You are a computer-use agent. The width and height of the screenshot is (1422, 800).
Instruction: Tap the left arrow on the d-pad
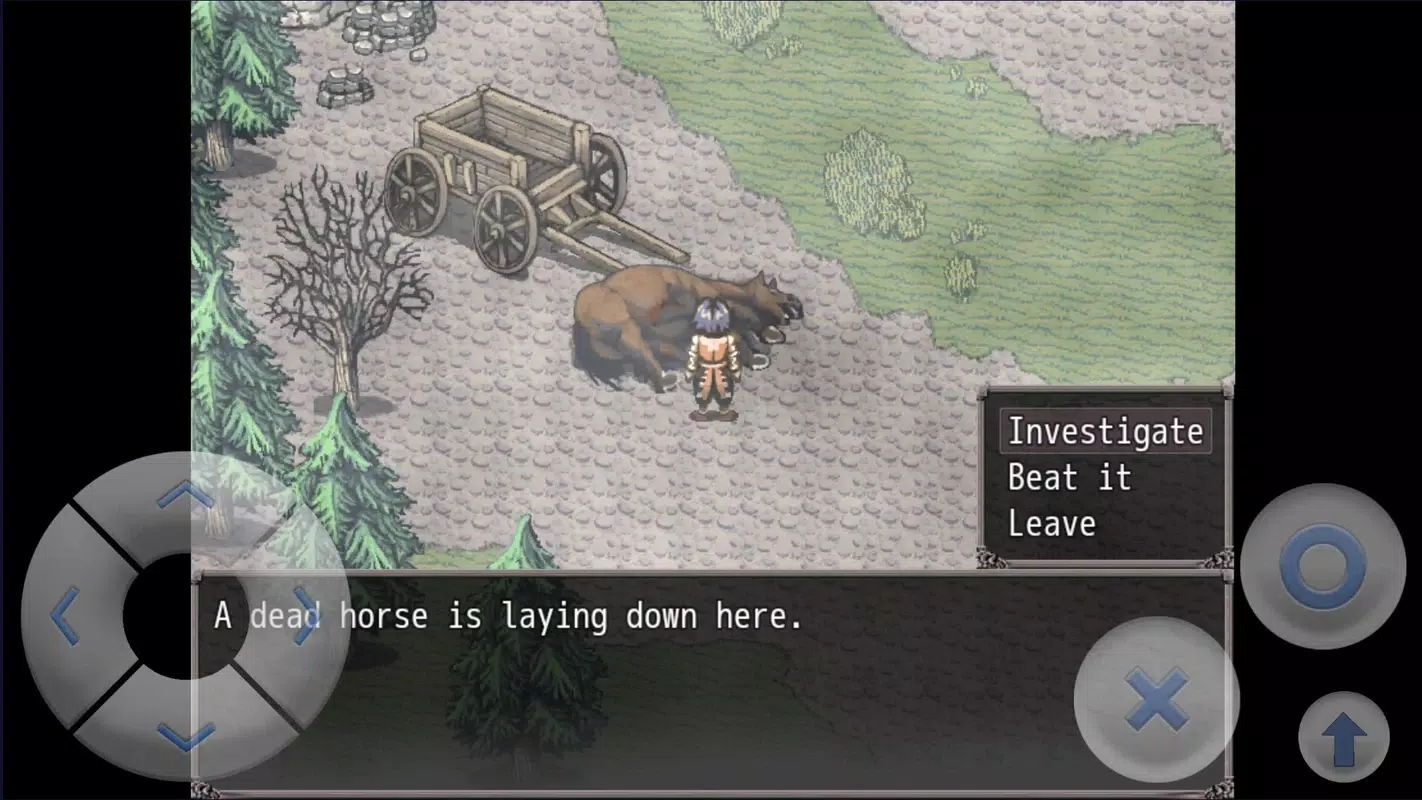point(65,616)
